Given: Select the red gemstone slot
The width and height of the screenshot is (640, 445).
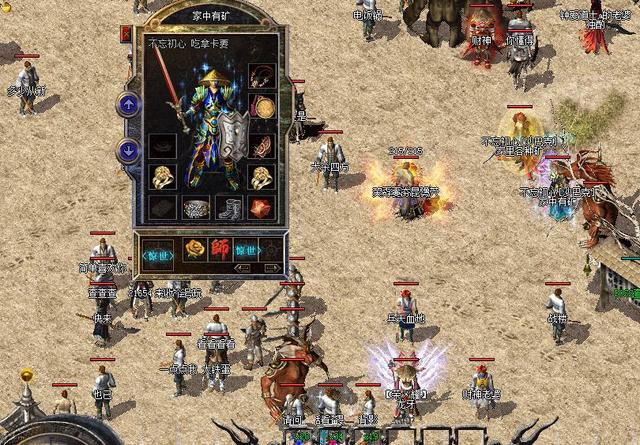Looking at the screenshot, I should [x=263, y=208].
